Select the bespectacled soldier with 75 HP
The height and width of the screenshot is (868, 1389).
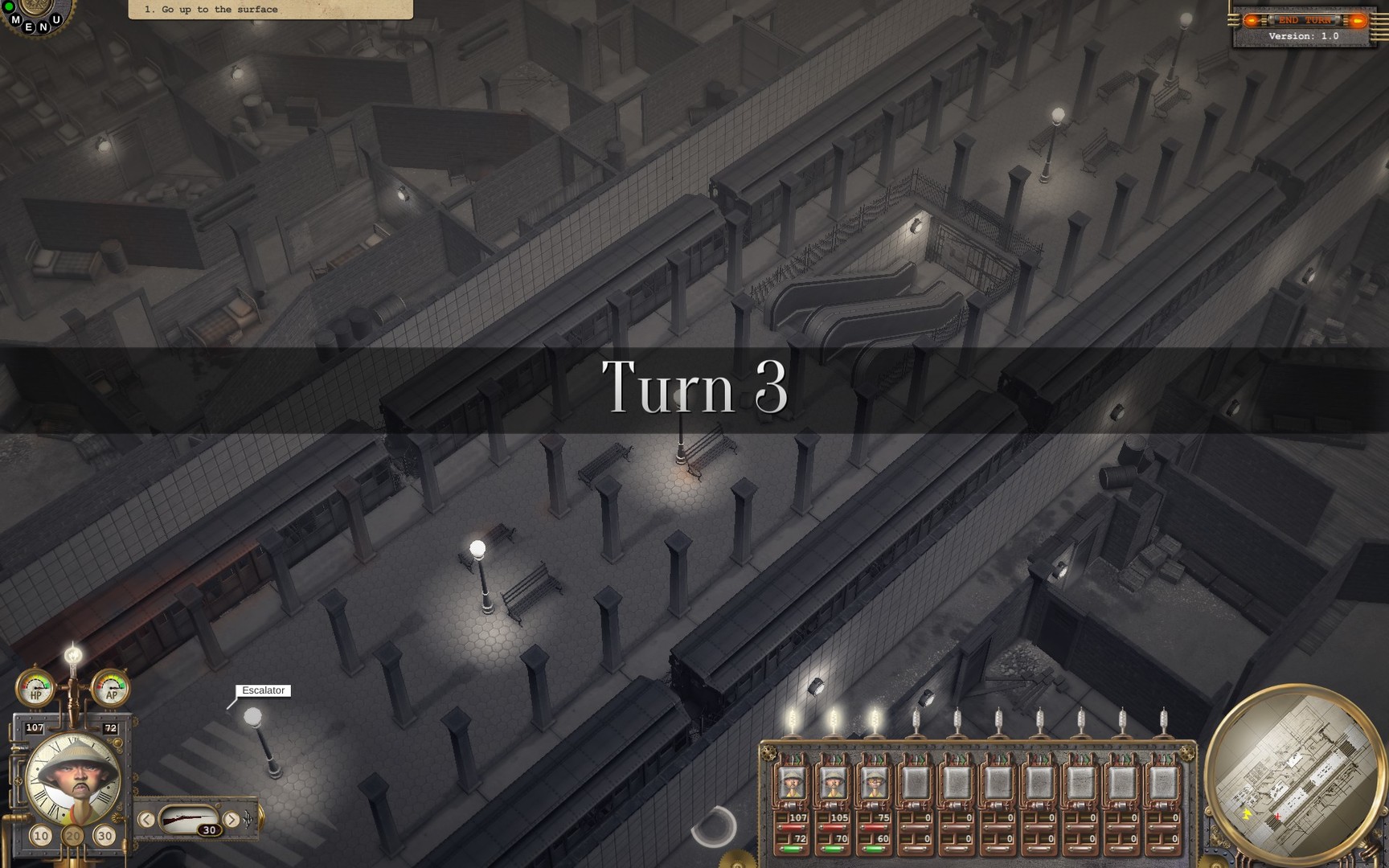coord(875,784)
